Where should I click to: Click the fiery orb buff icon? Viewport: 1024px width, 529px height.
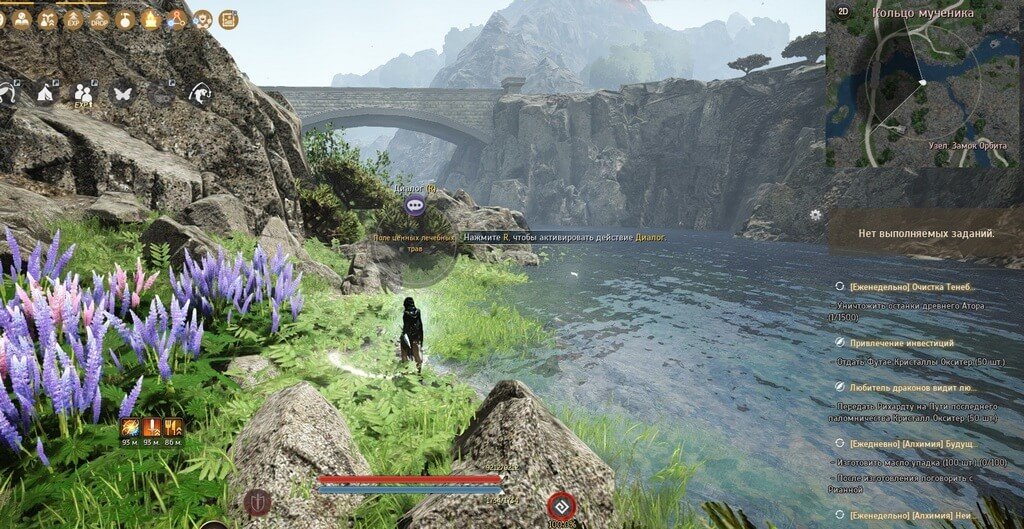130,427
